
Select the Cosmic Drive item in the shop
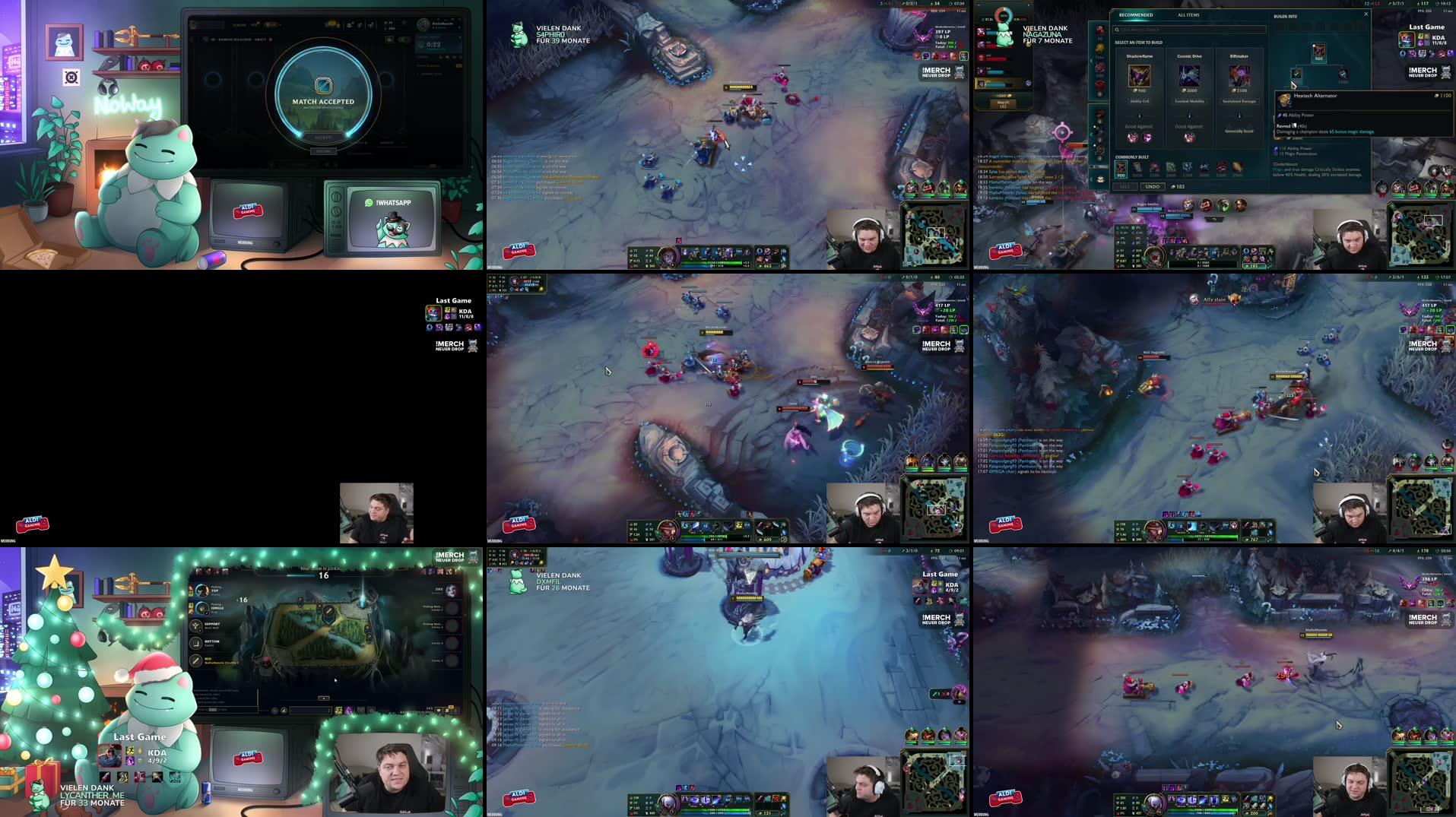point(1190,76)
